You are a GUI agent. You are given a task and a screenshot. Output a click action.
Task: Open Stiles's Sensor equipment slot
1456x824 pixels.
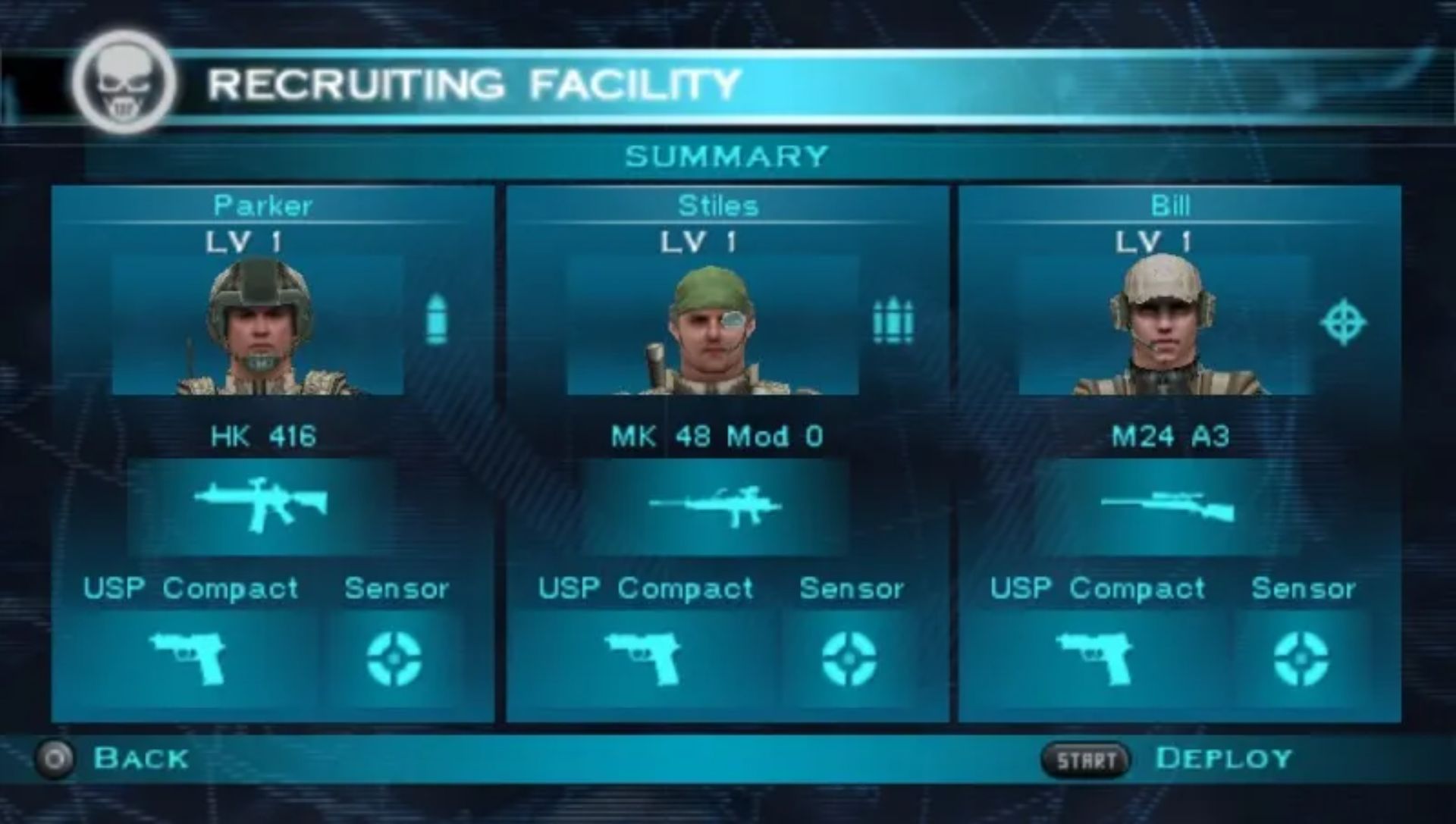pos(849,658)
